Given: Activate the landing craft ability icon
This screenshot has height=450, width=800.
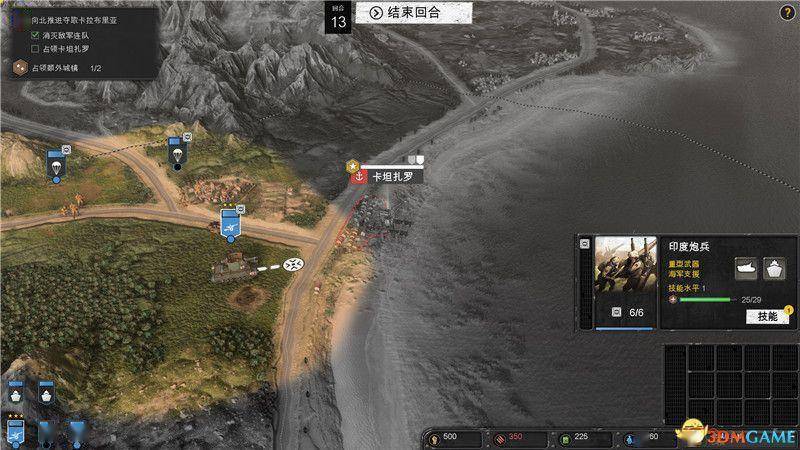Looking at the screenshot, I should [746, 268].
